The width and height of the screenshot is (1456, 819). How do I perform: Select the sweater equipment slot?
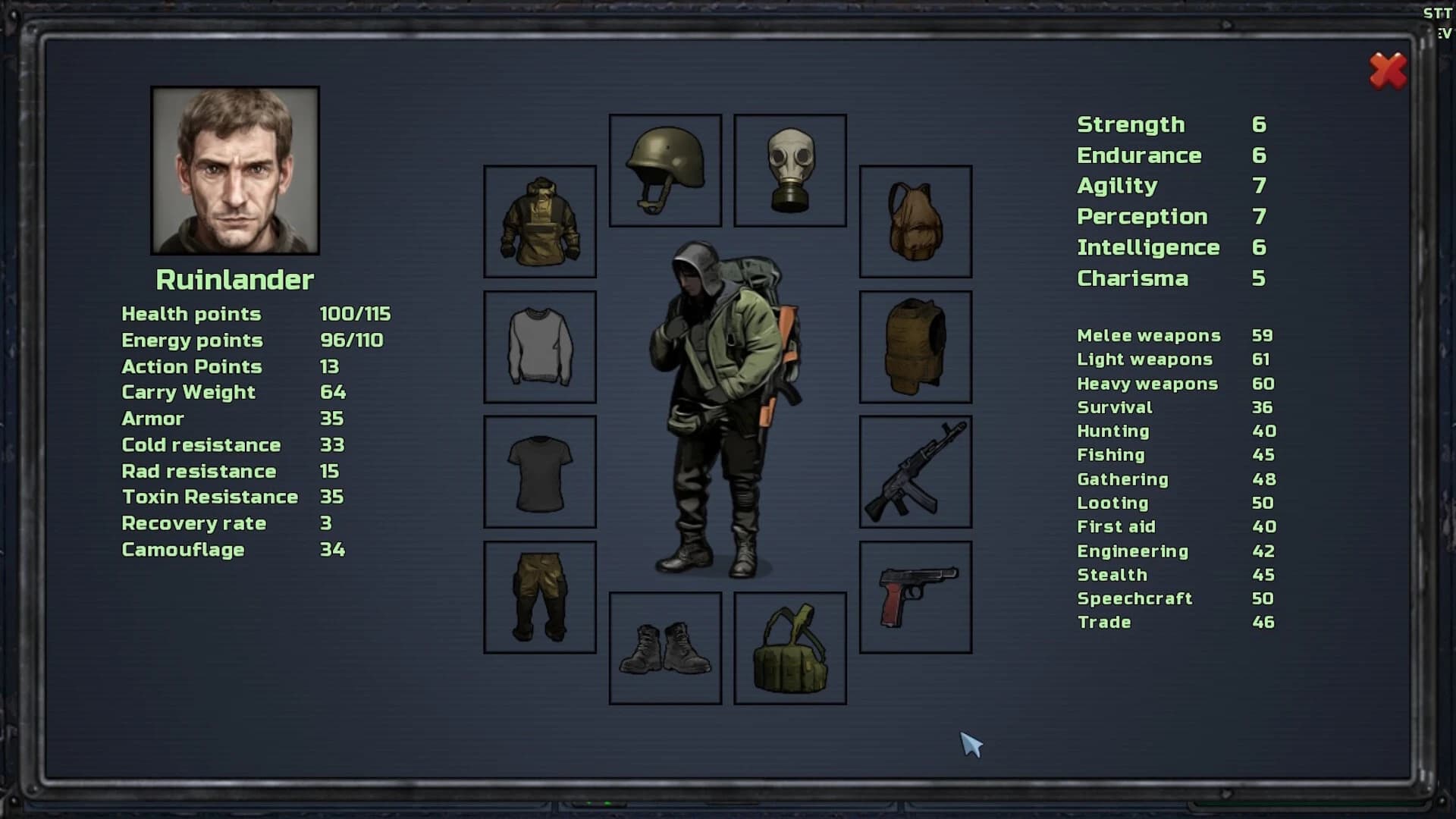539,346
